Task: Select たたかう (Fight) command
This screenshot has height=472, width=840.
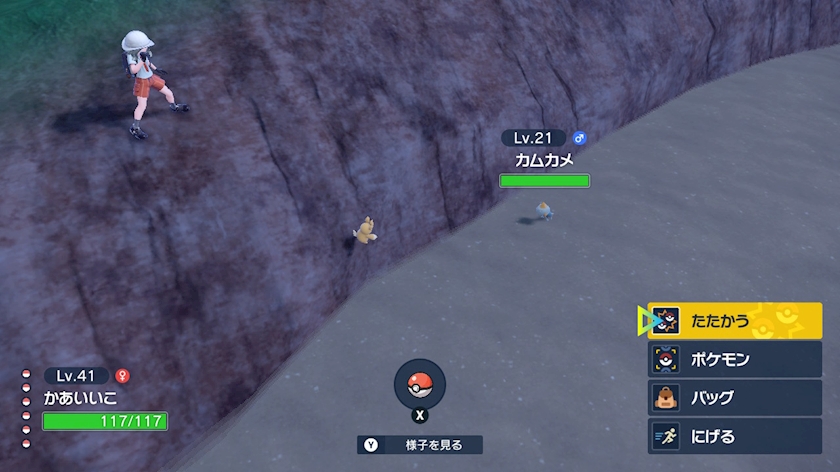Action: pyautogui.click(x=735, y=321)
